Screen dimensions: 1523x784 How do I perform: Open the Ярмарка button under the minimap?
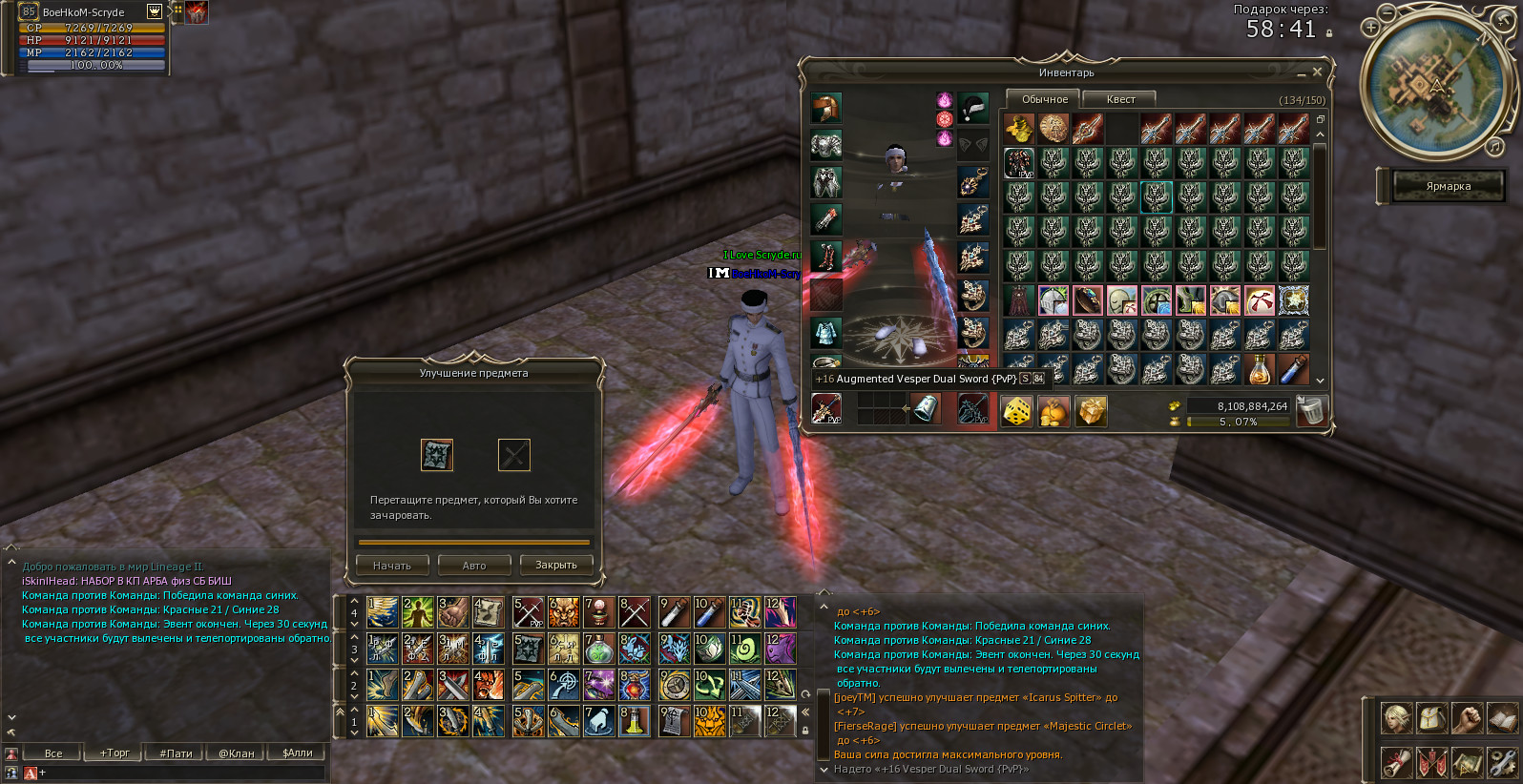pyautogui.click(x=1448, y=187)
